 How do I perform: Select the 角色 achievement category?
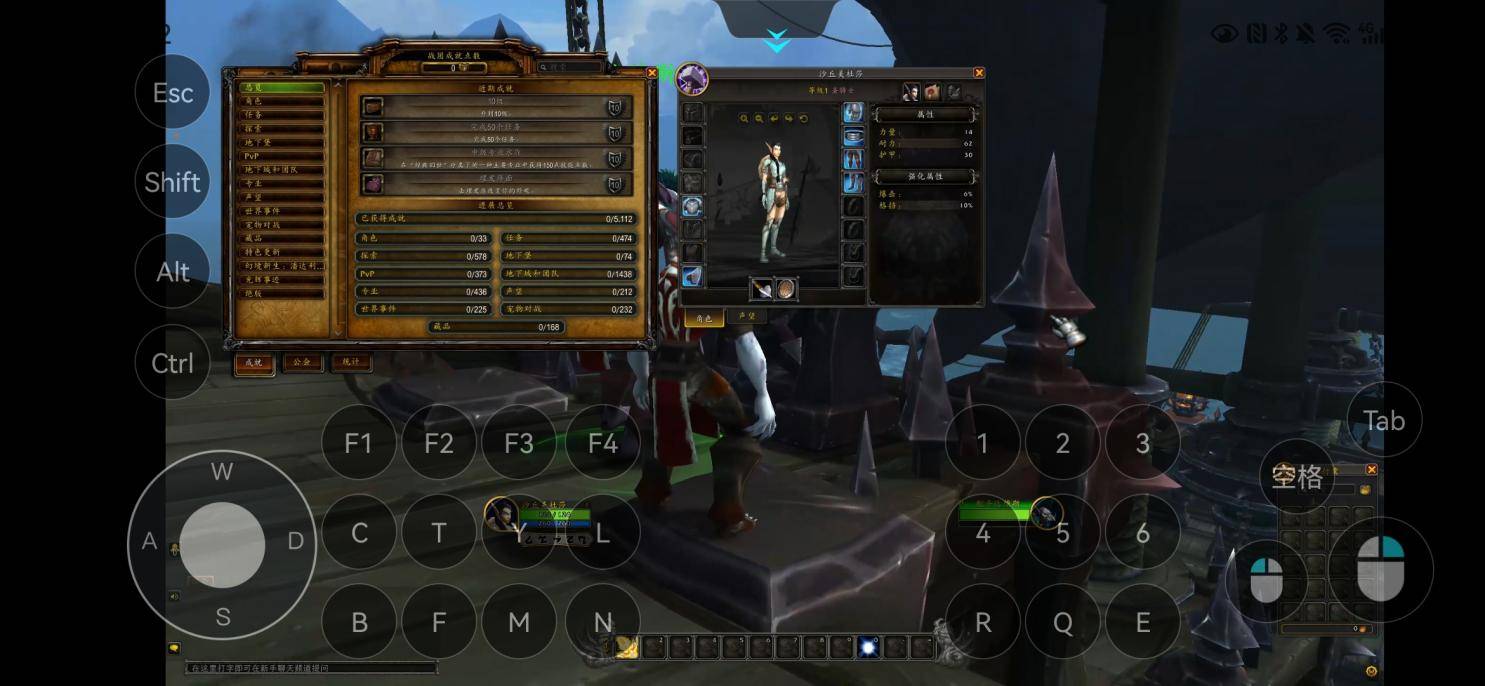(x=284, y=101)
